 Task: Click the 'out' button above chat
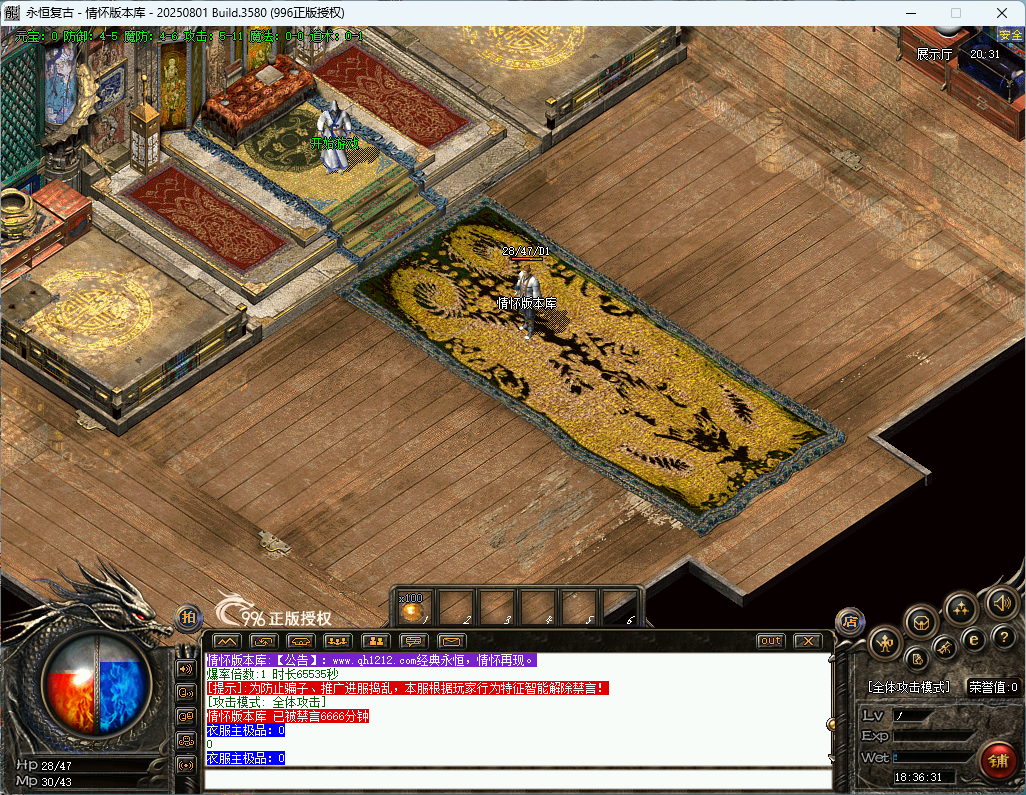click(x=770, y=641)
